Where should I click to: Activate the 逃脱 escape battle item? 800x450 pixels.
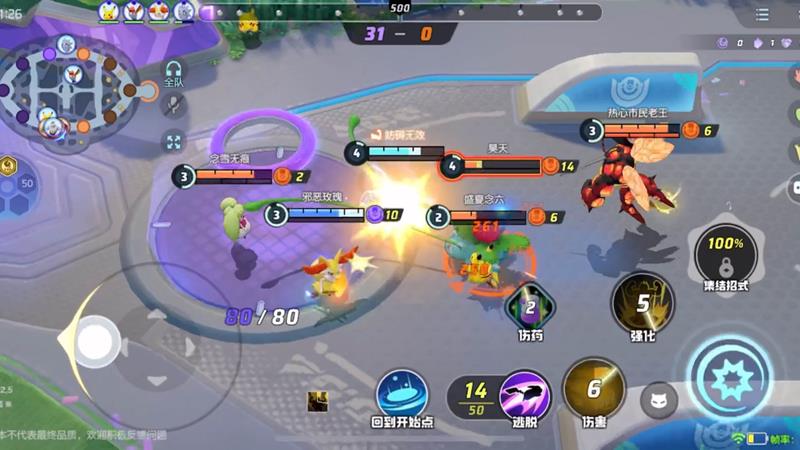tap(525, 394)
